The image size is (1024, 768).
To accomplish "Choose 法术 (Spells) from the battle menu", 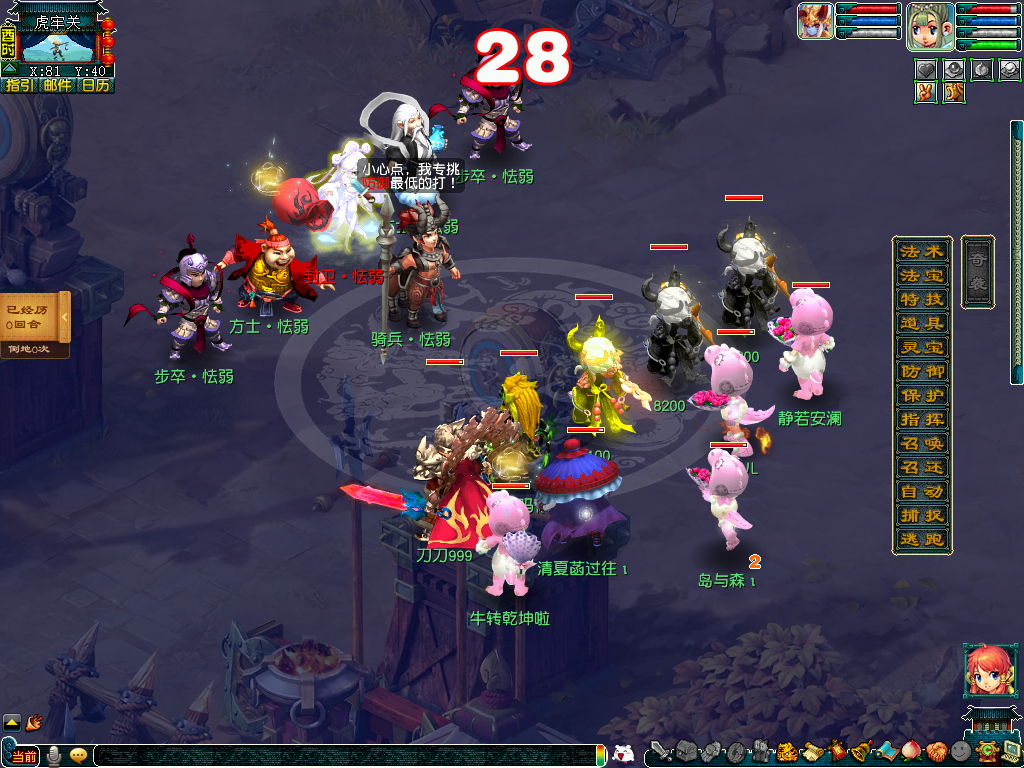I will tap(921, 250).
